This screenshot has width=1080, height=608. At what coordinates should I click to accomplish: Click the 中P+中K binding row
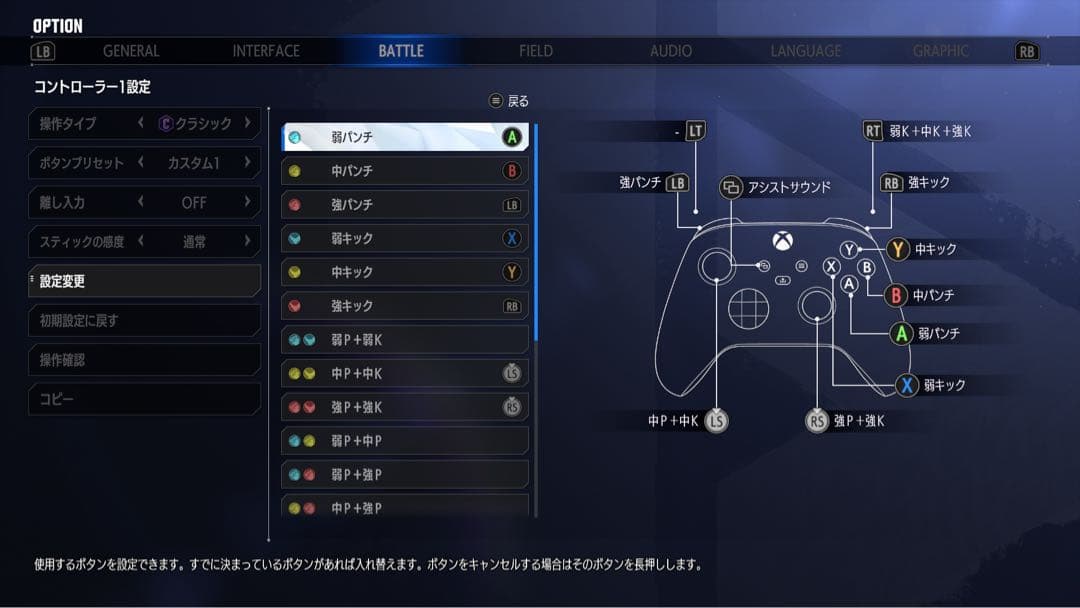point(404,374)
